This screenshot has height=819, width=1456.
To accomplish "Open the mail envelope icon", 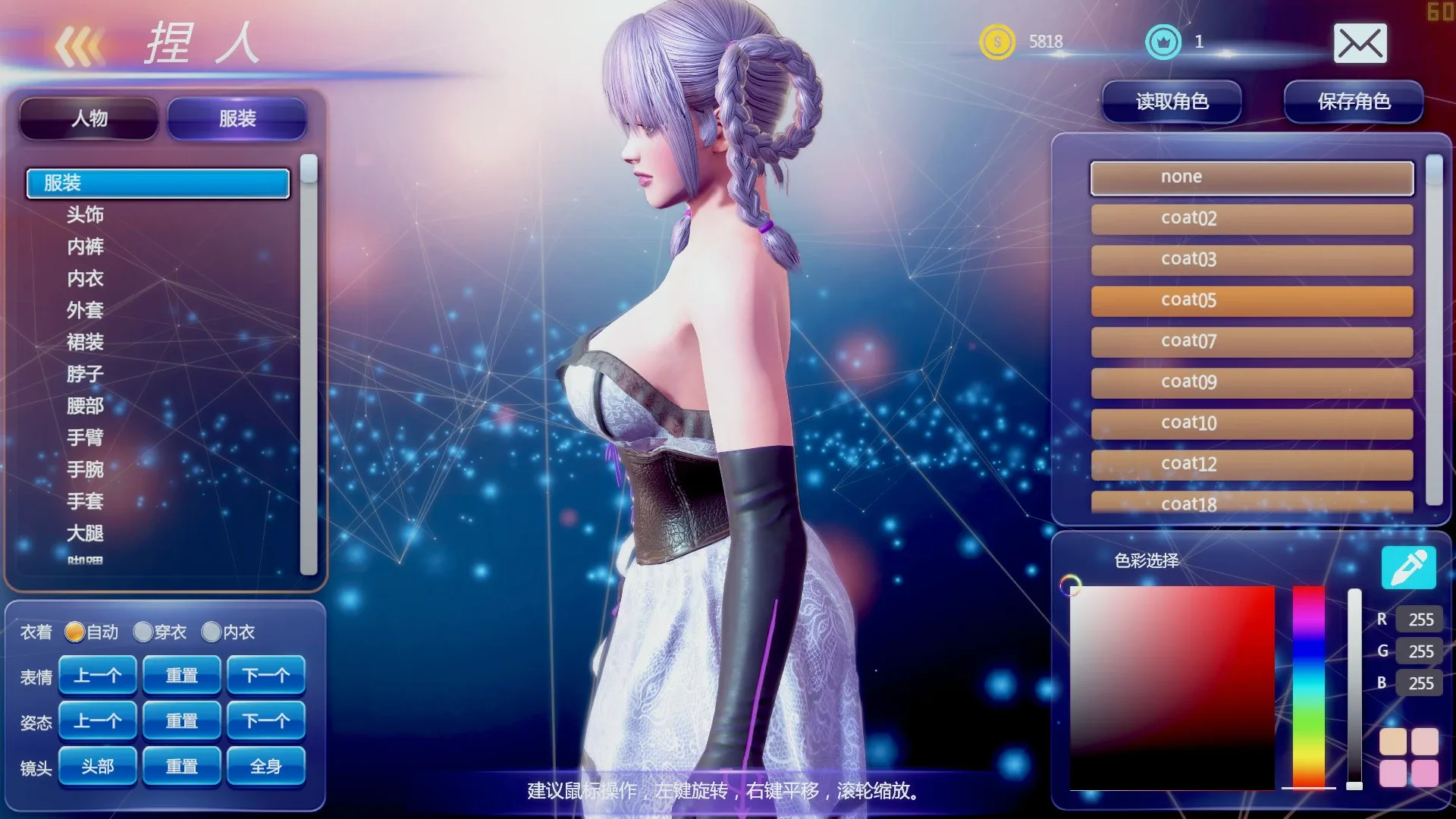I will (1361, 43).
